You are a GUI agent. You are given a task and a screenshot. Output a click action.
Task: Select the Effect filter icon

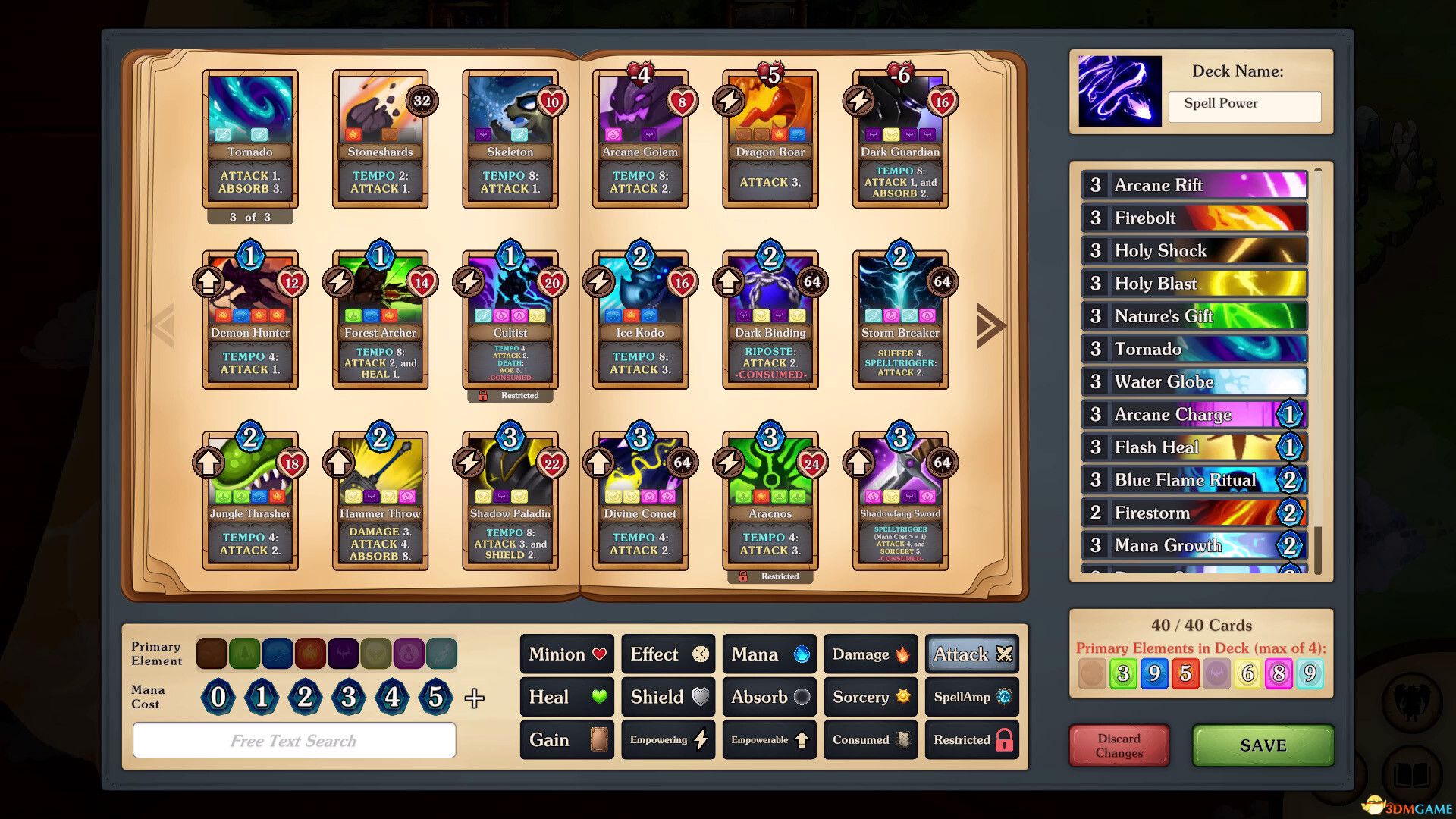pyautogui.click(x=667, y=654)
